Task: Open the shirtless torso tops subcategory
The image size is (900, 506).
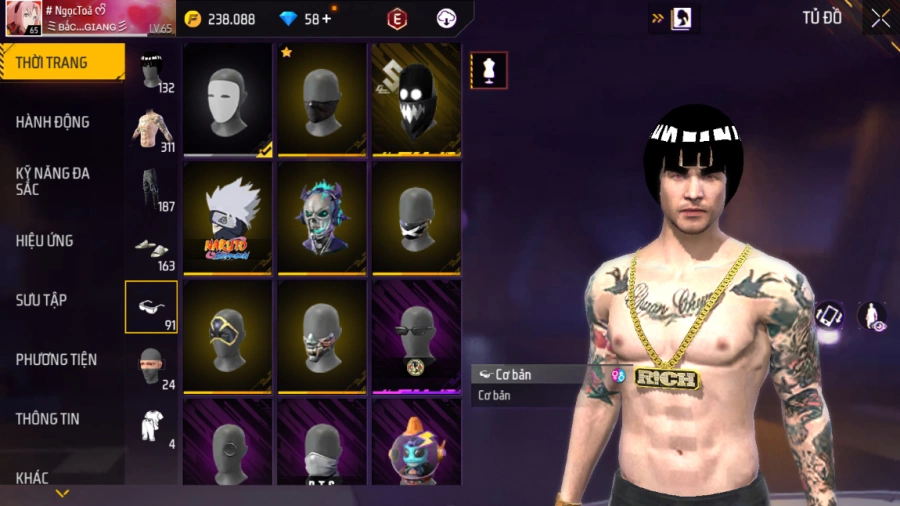Action: click(152, 129)
